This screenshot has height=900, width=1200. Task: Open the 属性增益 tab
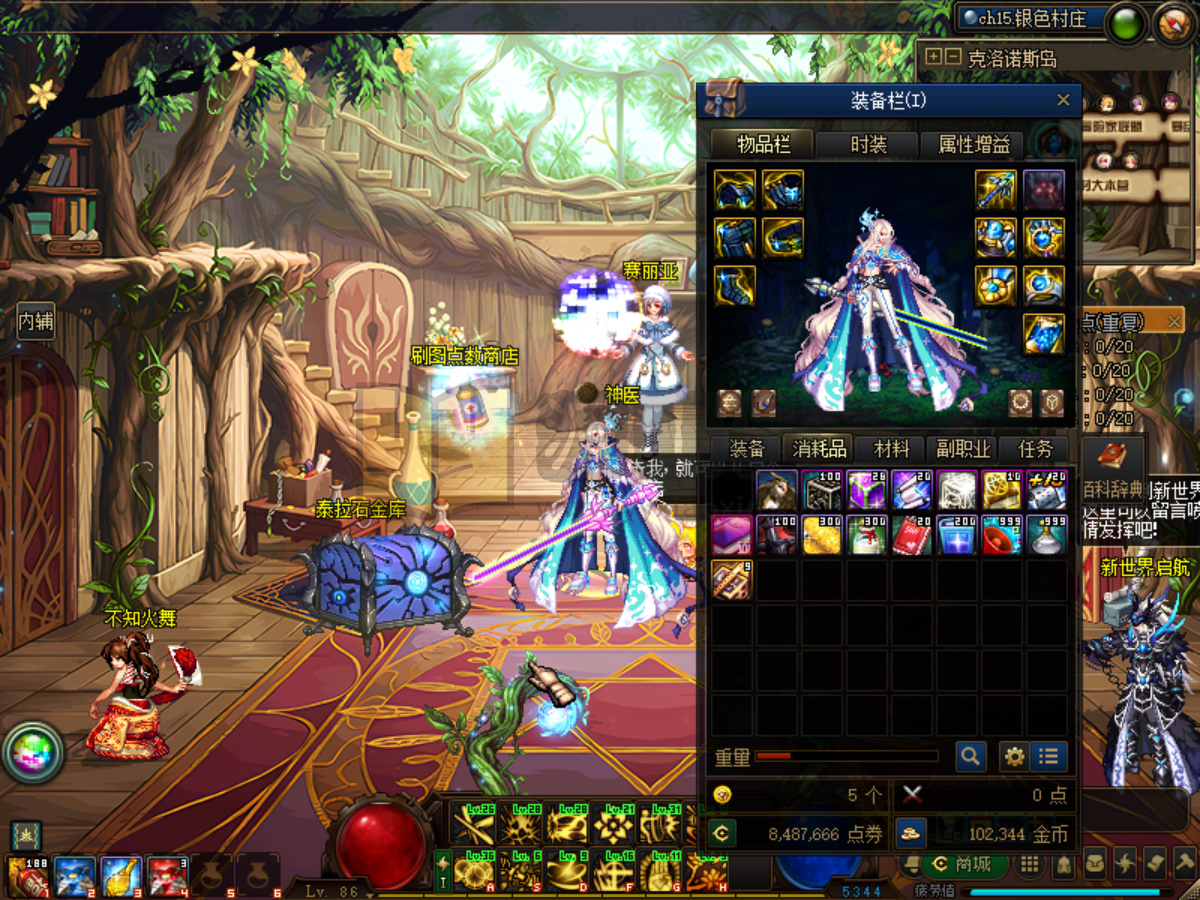tap(973, 145)
